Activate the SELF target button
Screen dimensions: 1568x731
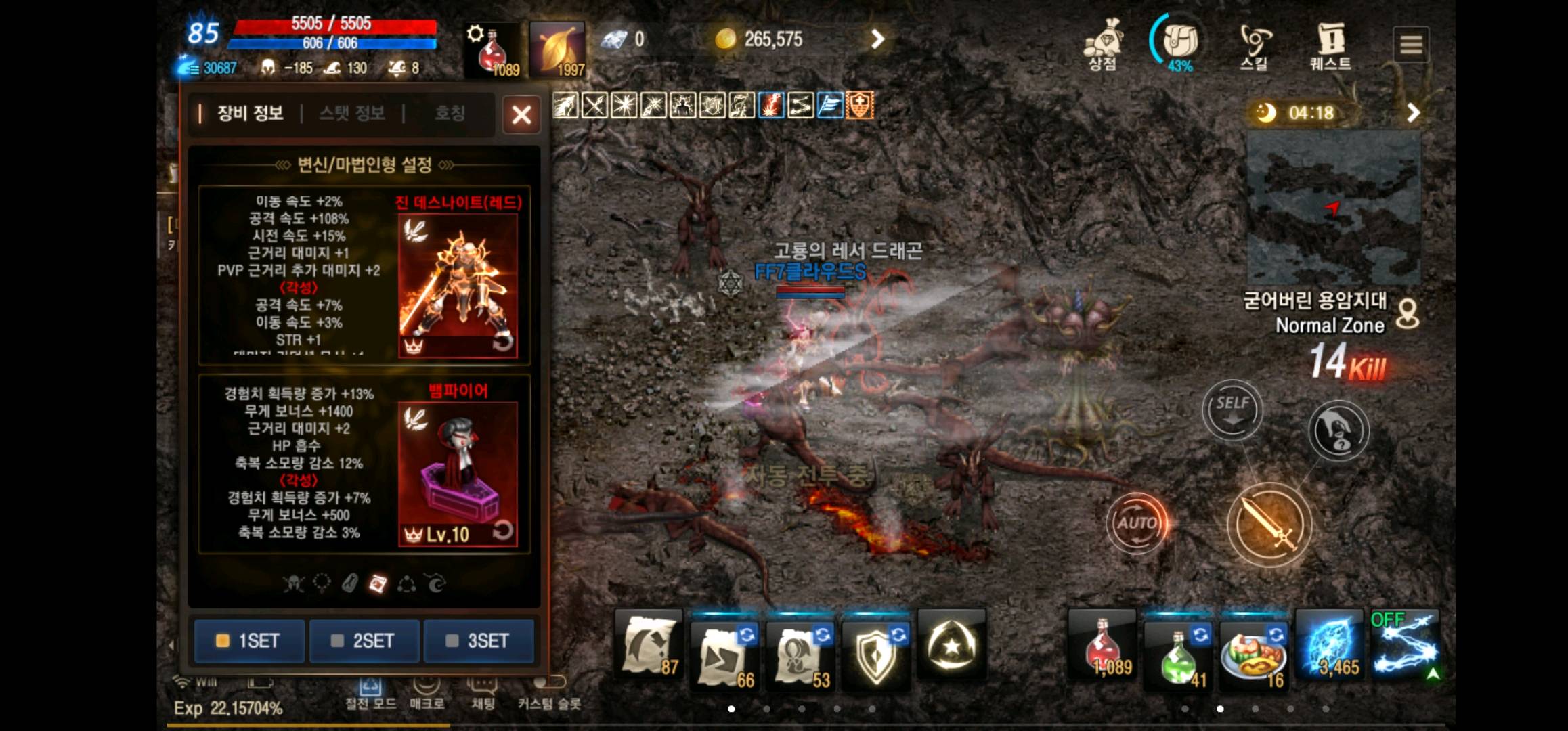pyautogui.click(x=1232, y=409)
